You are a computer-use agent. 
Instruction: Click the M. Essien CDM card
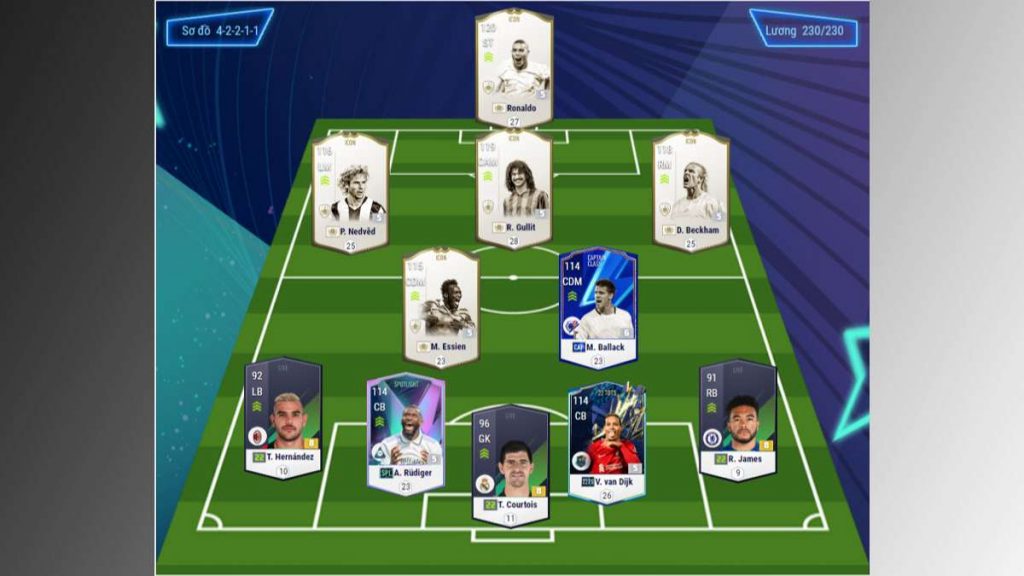tap(440, 305)
